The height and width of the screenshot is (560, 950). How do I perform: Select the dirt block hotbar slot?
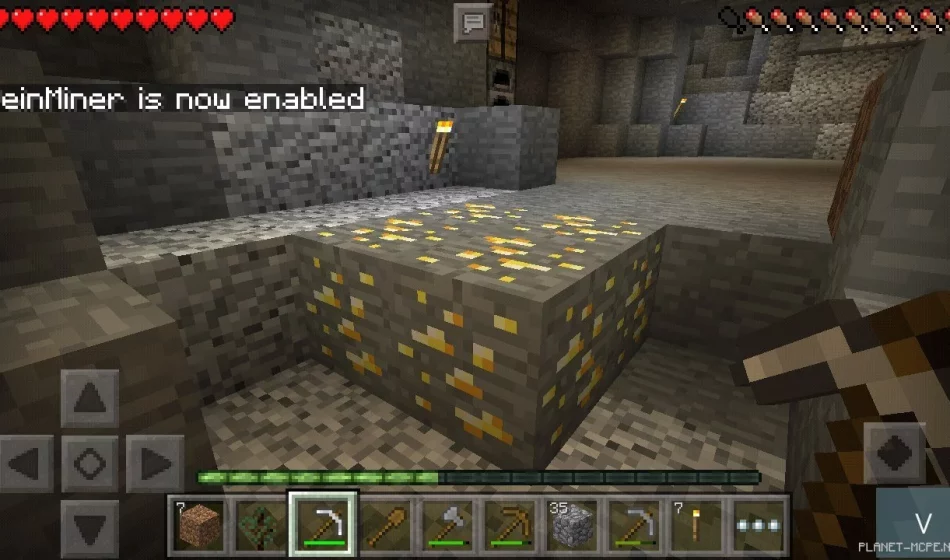(197, 523)
